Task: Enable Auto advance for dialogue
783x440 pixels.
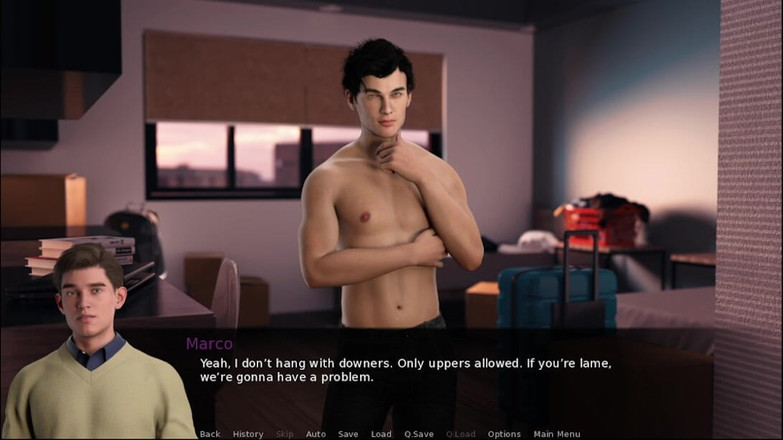Action: click(315, 434)
